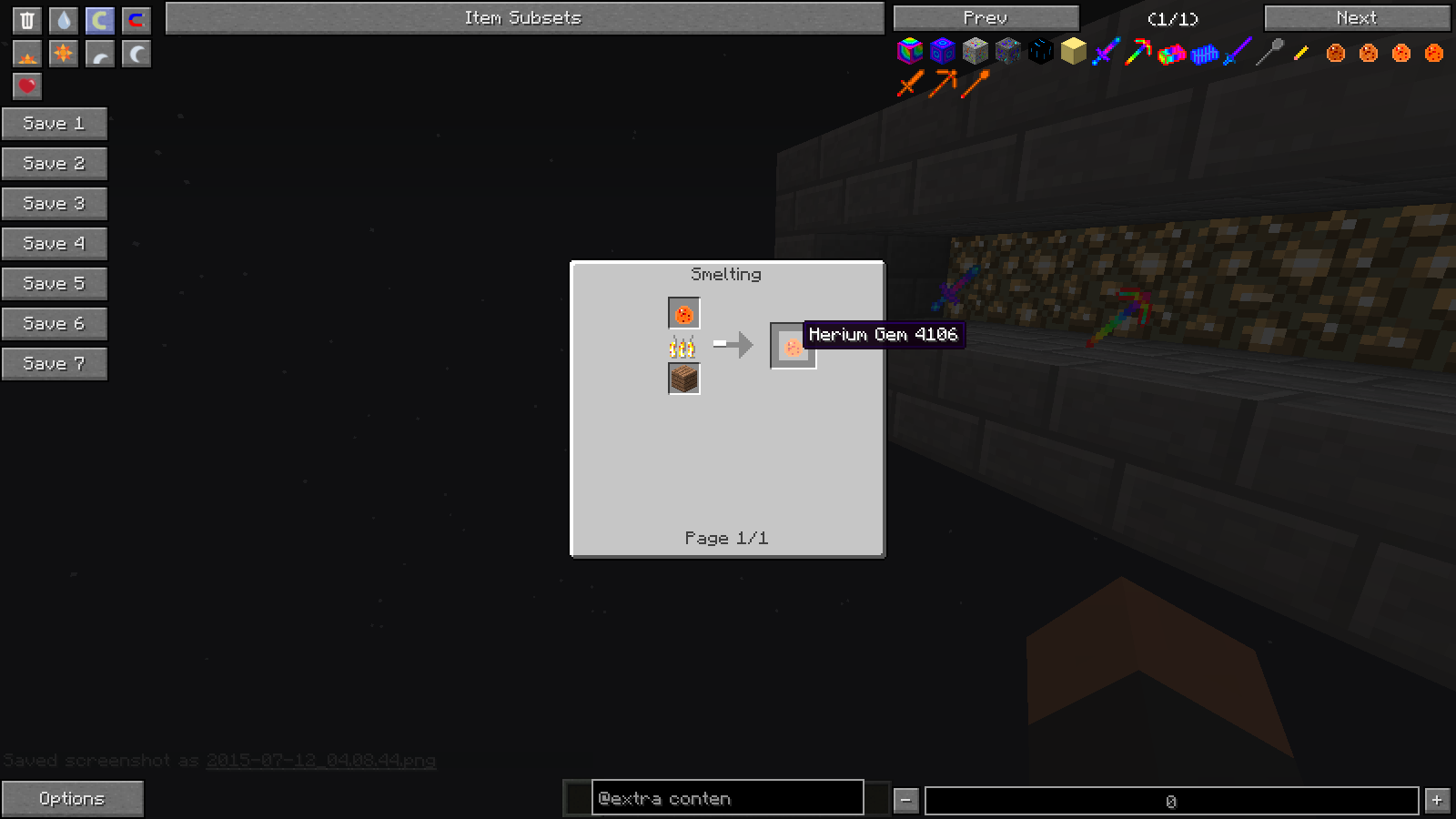Set time to sunrise with dawn icon
Screen dimensions: 1456x819
(x=26, y=54)
